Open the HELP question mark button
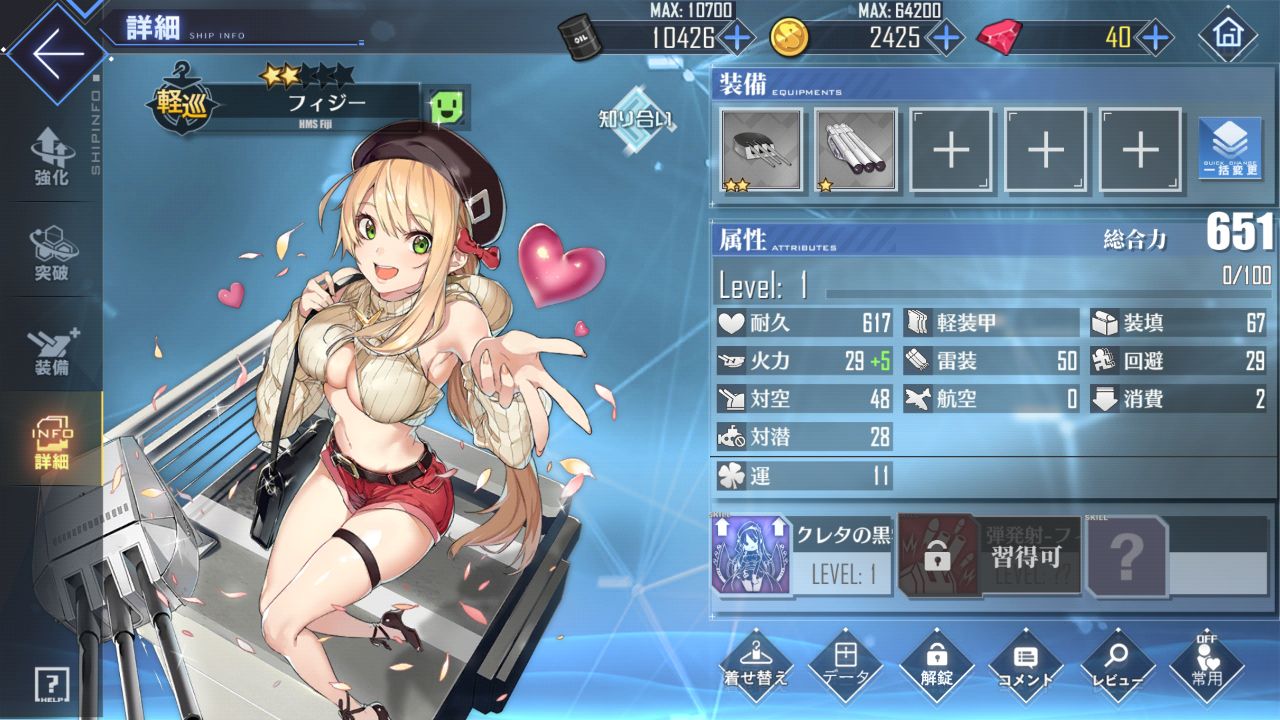Viewport: 1280px width, 720px height. [50, 685]
